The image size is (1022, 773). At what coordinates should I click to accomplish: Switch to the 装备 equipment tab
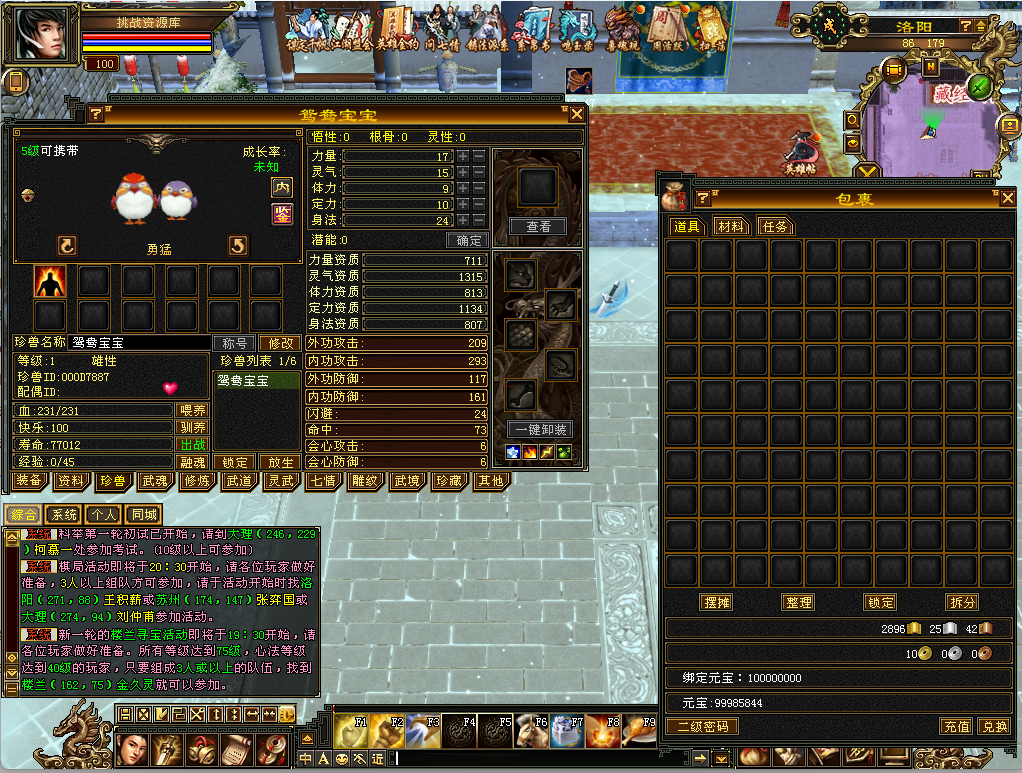29,481
